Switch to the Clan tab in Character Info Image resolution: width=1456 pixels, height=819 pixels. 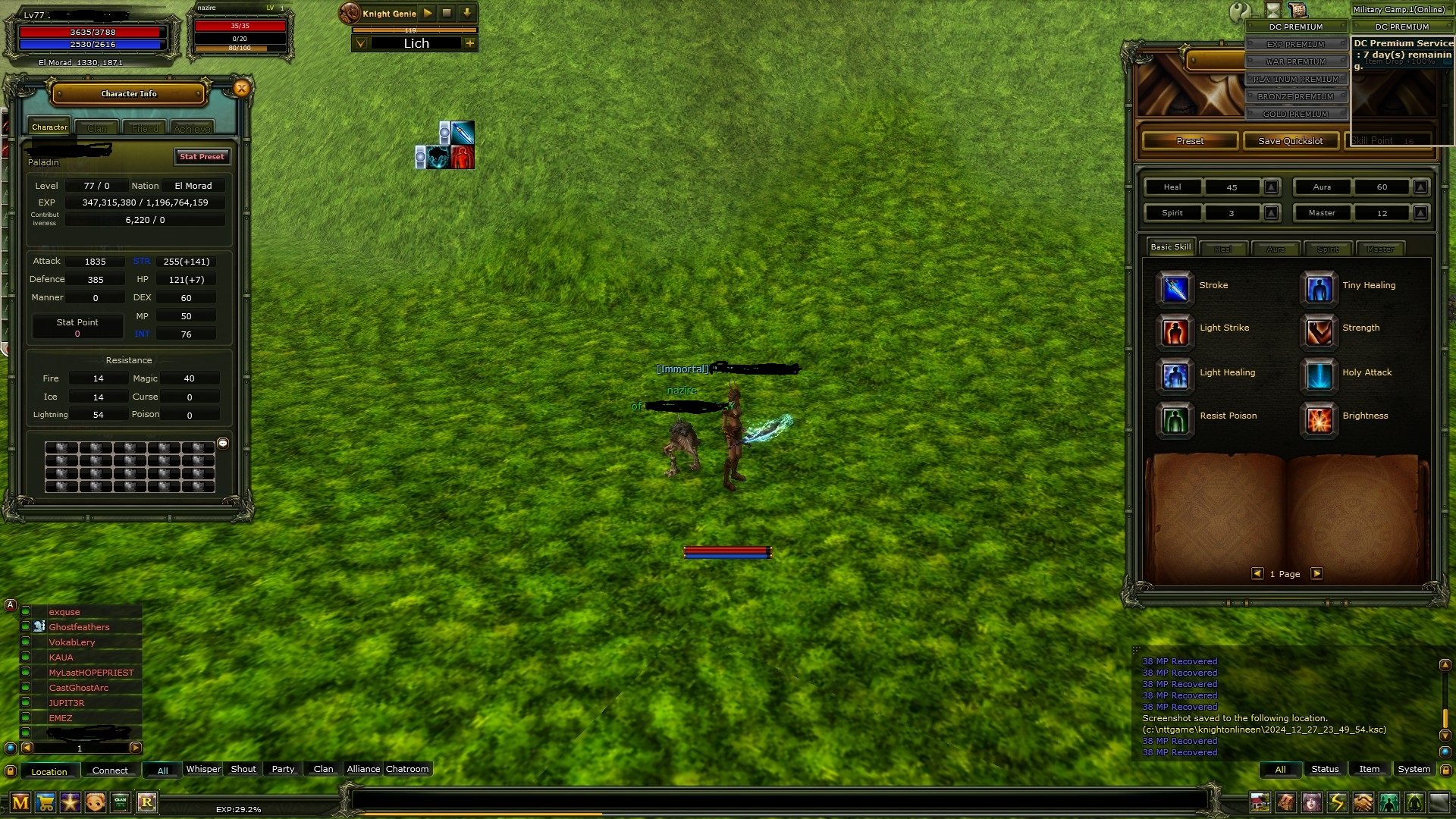(x=96, y=127)
